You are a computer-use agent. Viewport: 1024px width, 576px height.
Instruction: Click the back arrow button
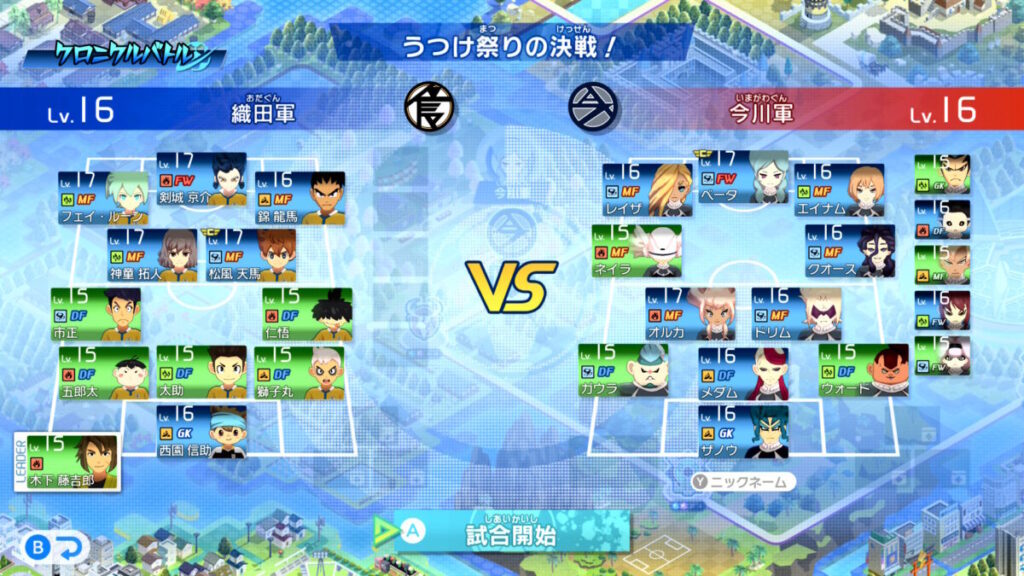pyautogui.click(x=58, y=547)
